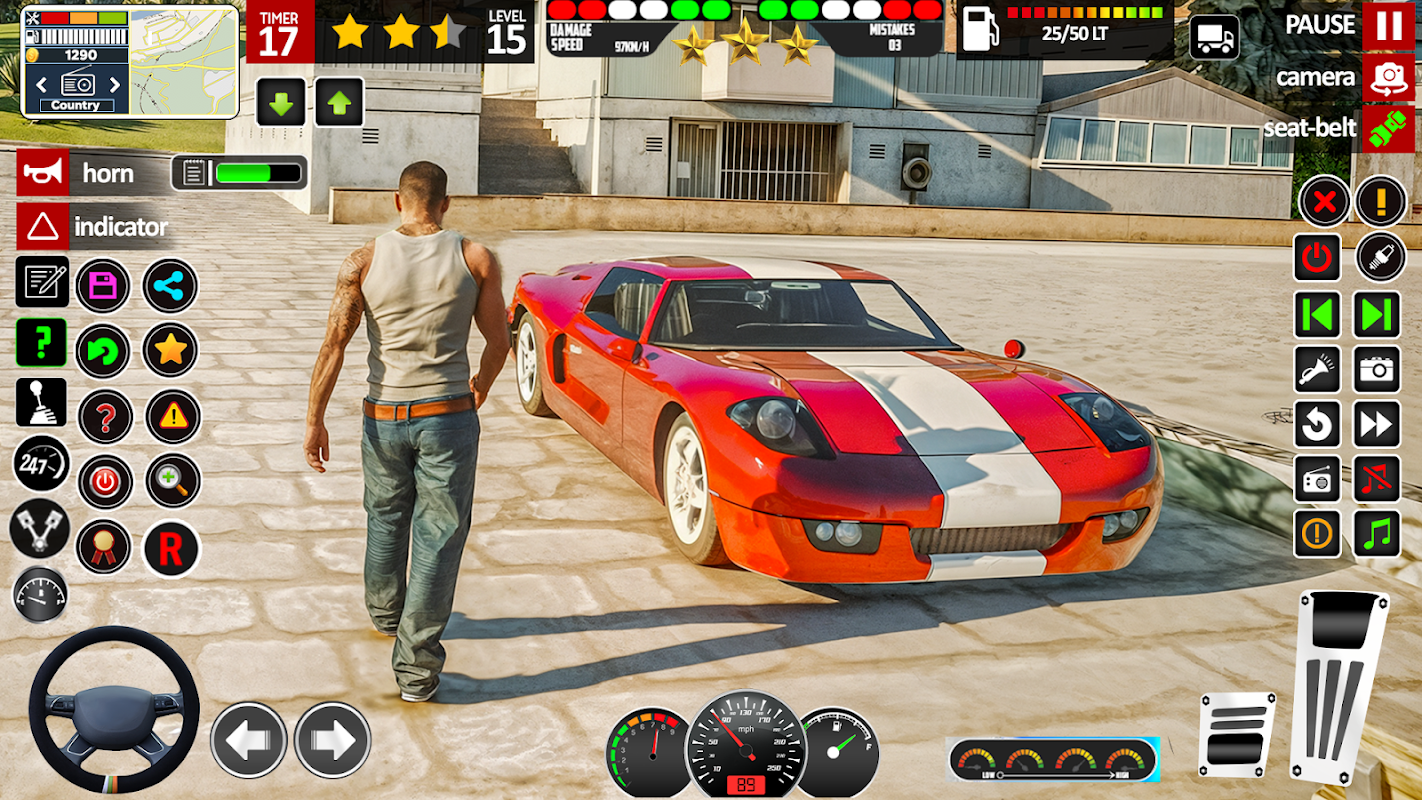Open the blue share icon
The height and width of the screenshot is (800, 1422).
click(x=170, y=286)
